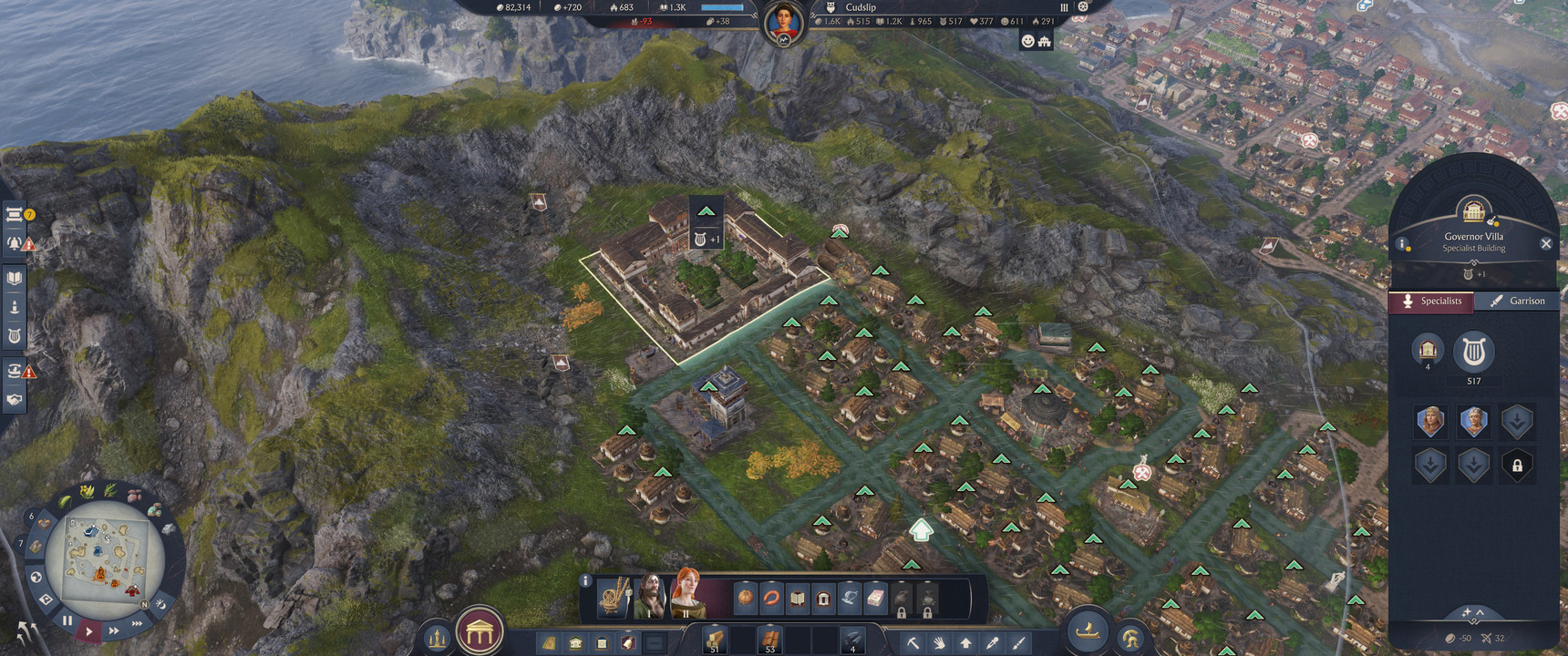Click the island minimap

tap(102, 556)
